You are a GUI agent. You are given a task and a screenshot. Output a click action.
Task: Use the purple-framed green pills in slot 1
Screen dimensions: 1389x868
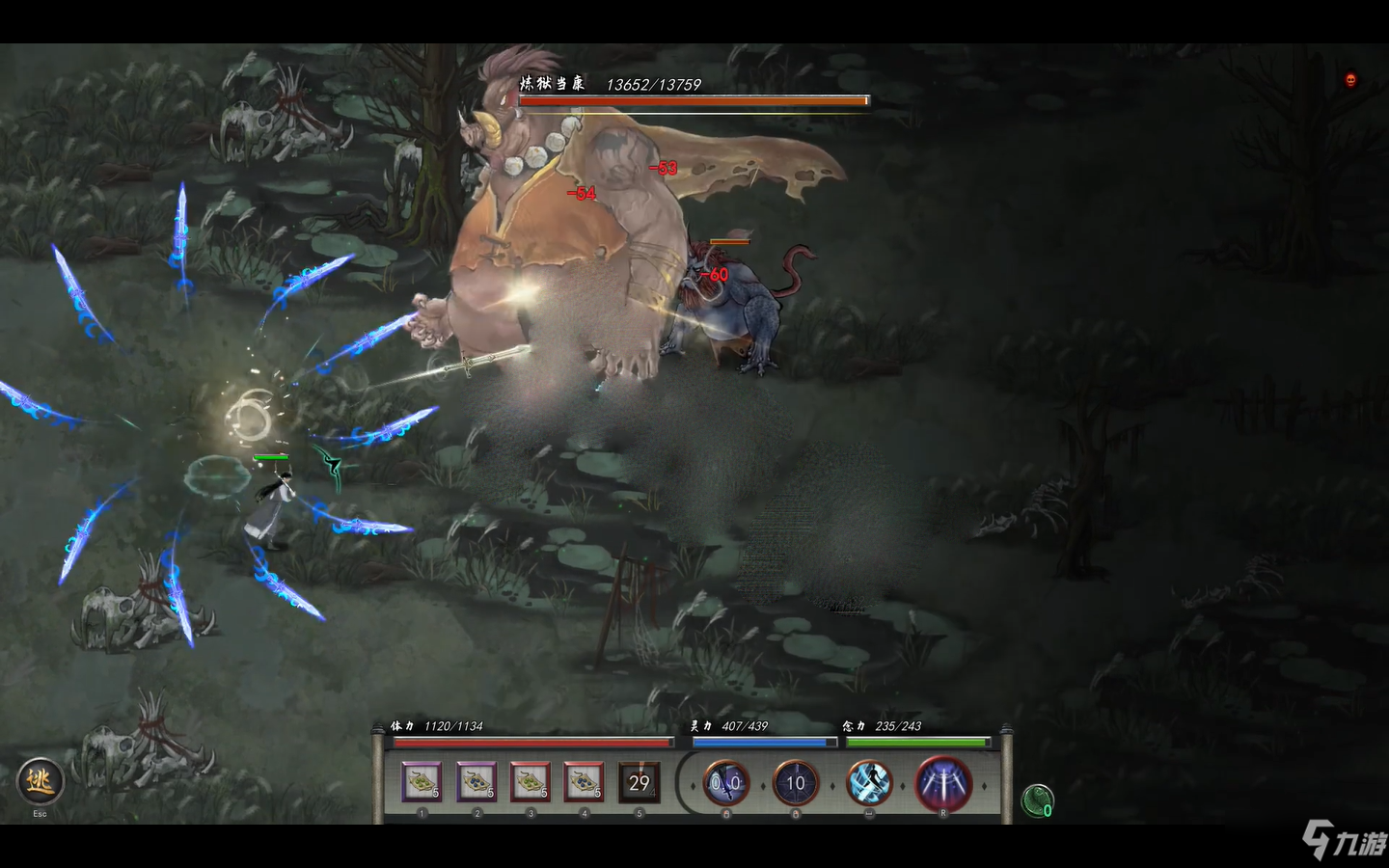[422, 783]
